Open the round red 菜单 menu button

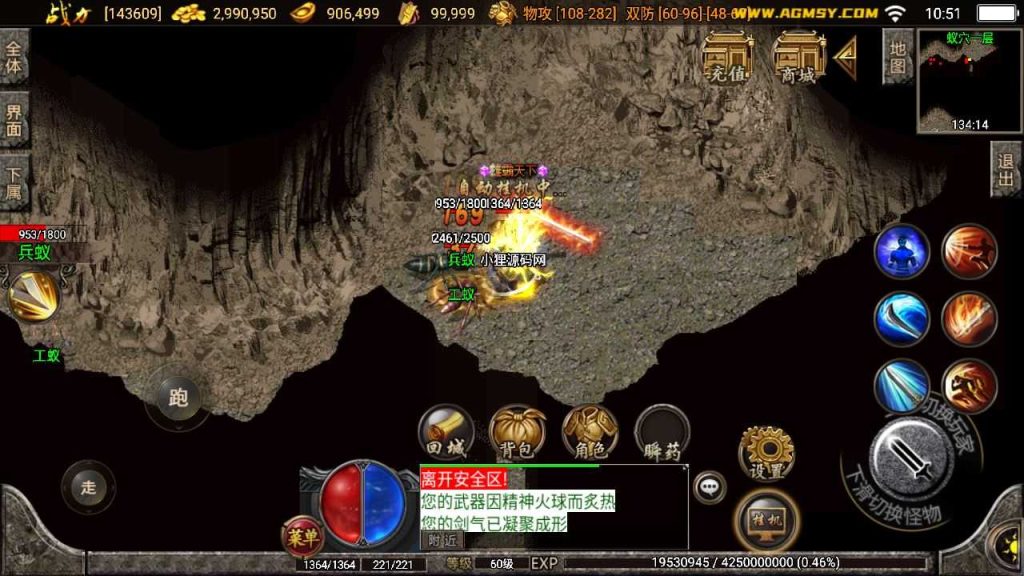tap(302, 535)
